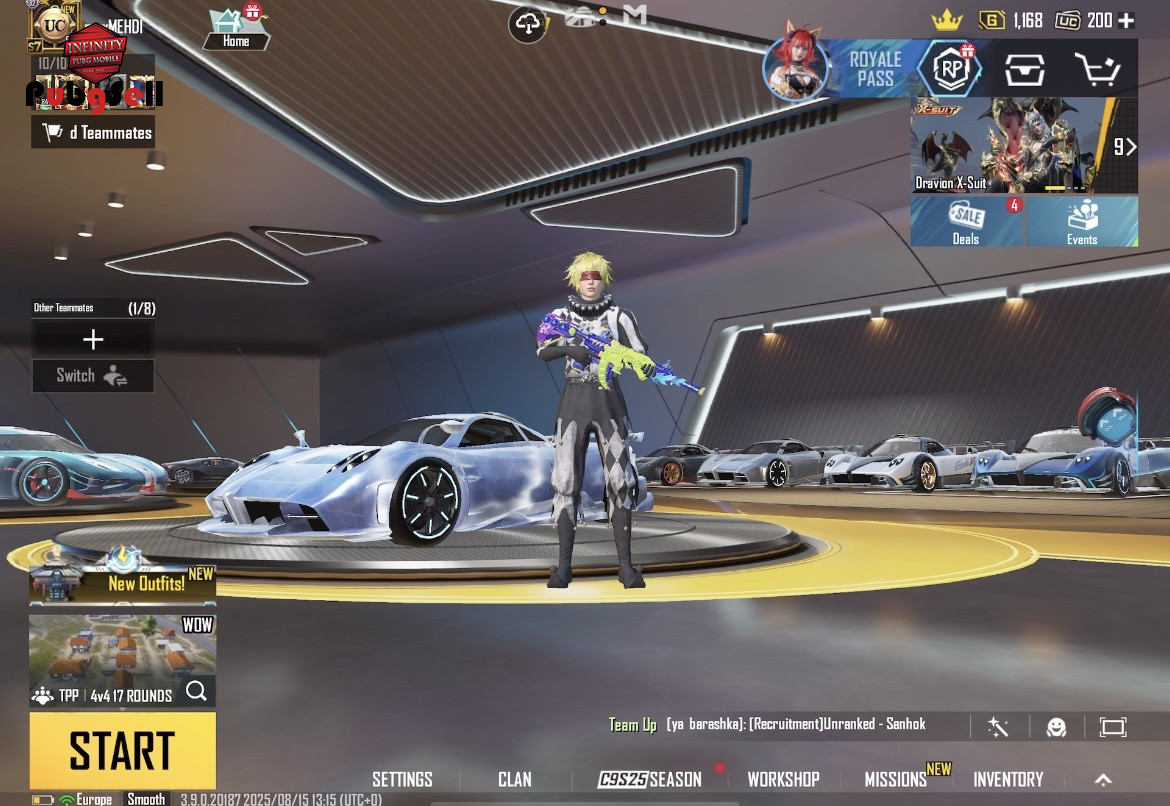Open the Royale Pass
This screenshot has width=1170, height=806.
click(x=876, y=69)
